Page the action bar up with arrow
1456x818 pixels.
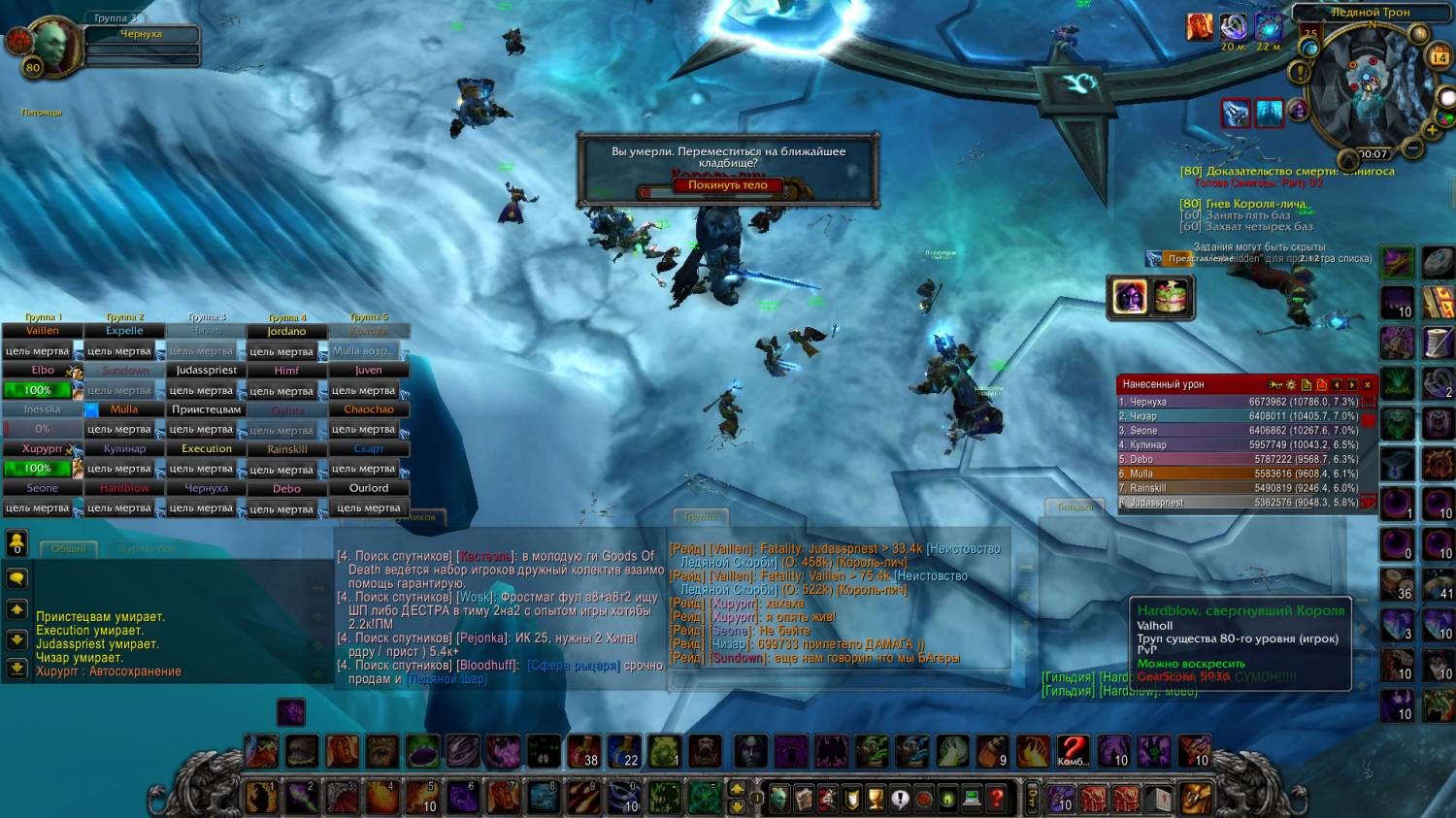tap(737, 789)
